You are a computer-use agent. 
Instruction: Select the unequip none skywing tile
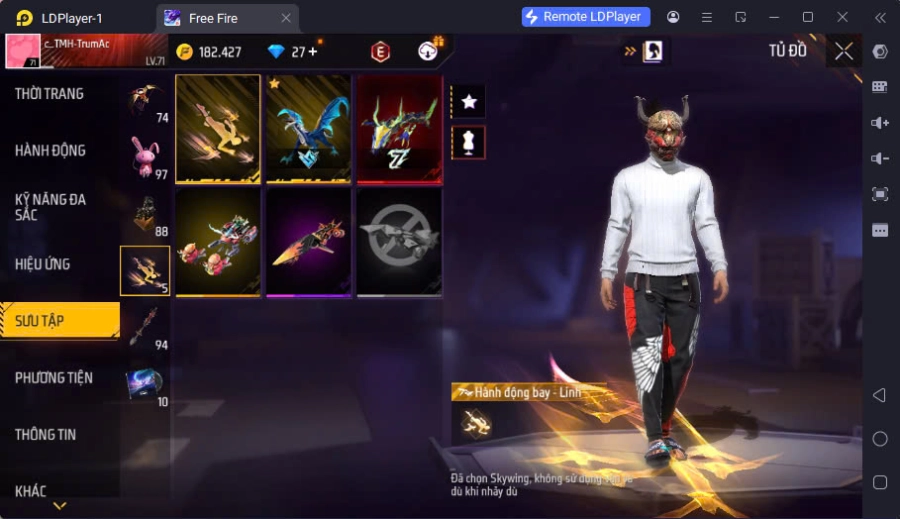(399, 242)
